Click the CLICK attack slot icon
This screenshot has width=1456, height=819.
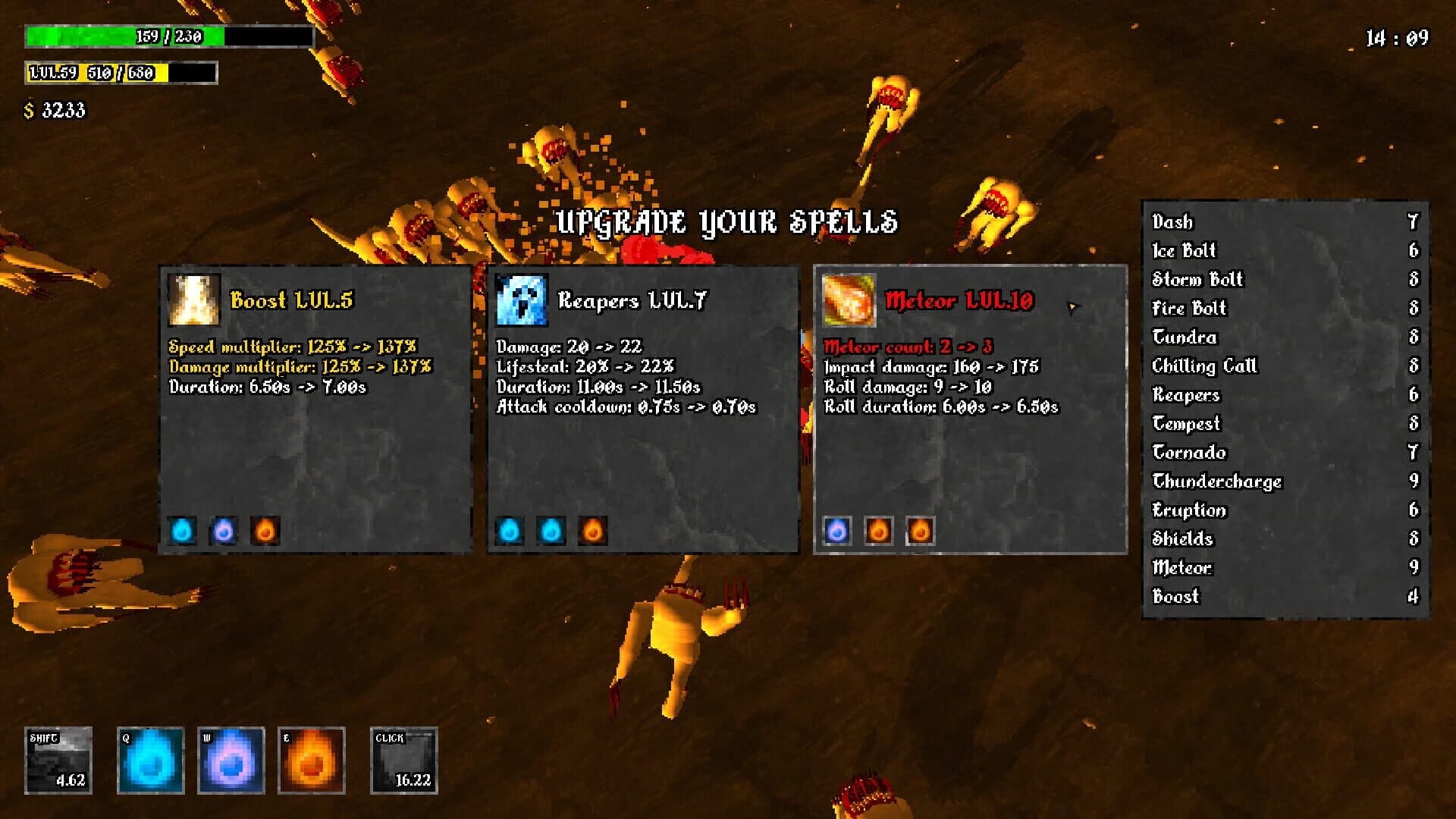(403, 760)
